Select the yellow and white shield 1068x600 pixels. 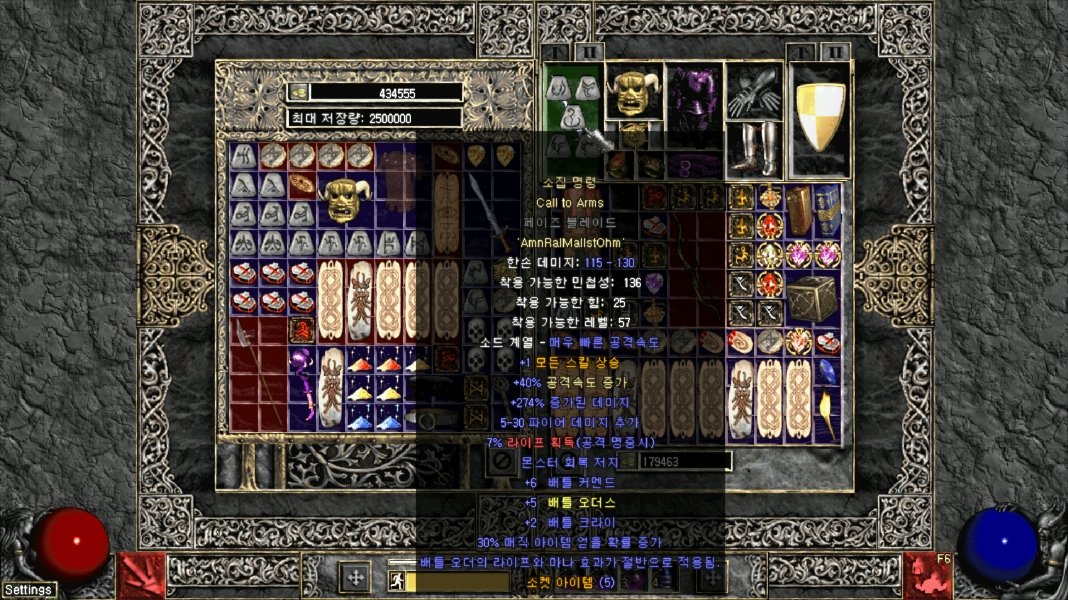pyautogui.click(x=820, y=117)
